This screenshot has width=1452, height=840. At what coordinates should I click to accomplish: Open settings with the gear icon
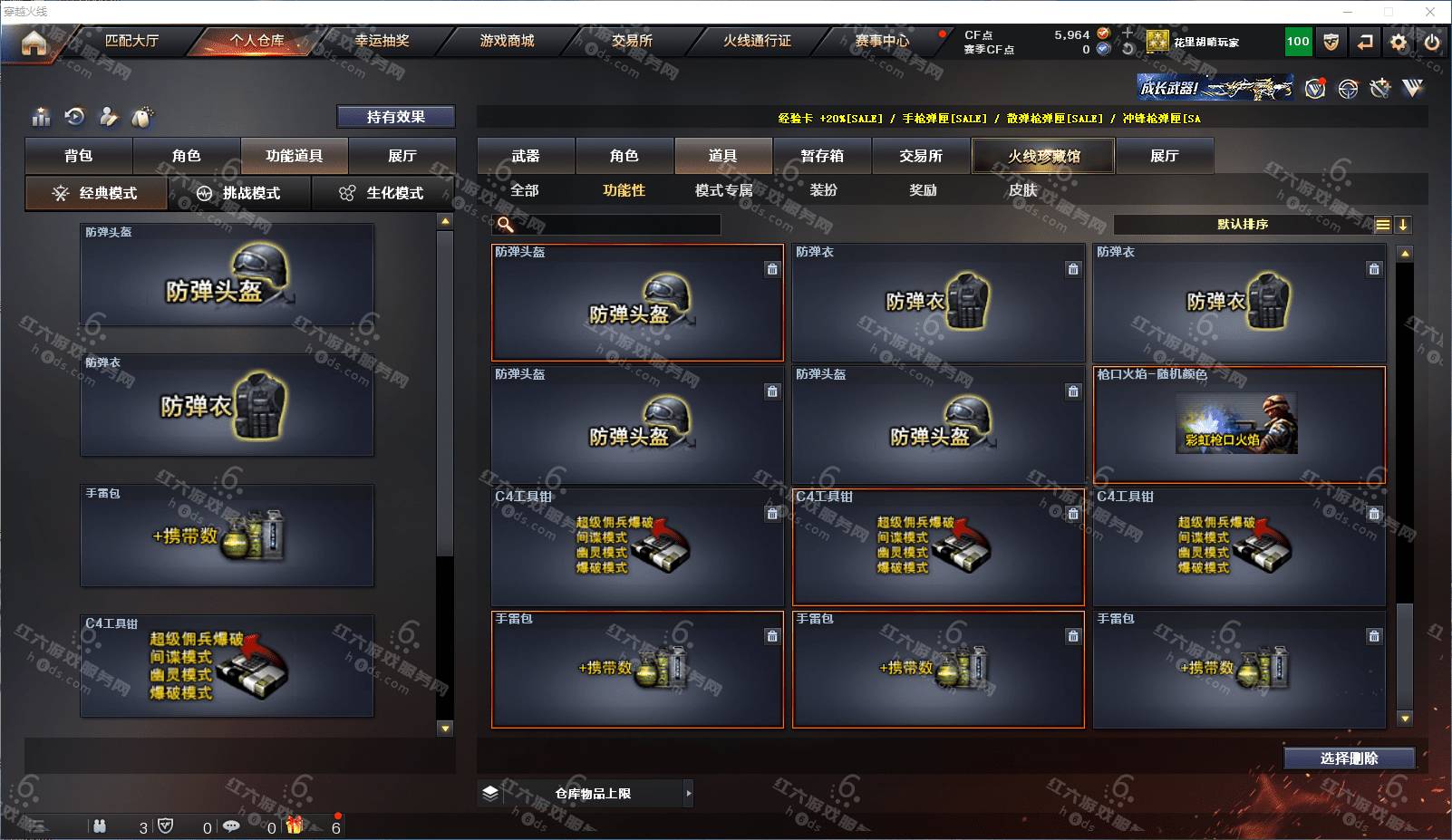[x=1399, y=42]
